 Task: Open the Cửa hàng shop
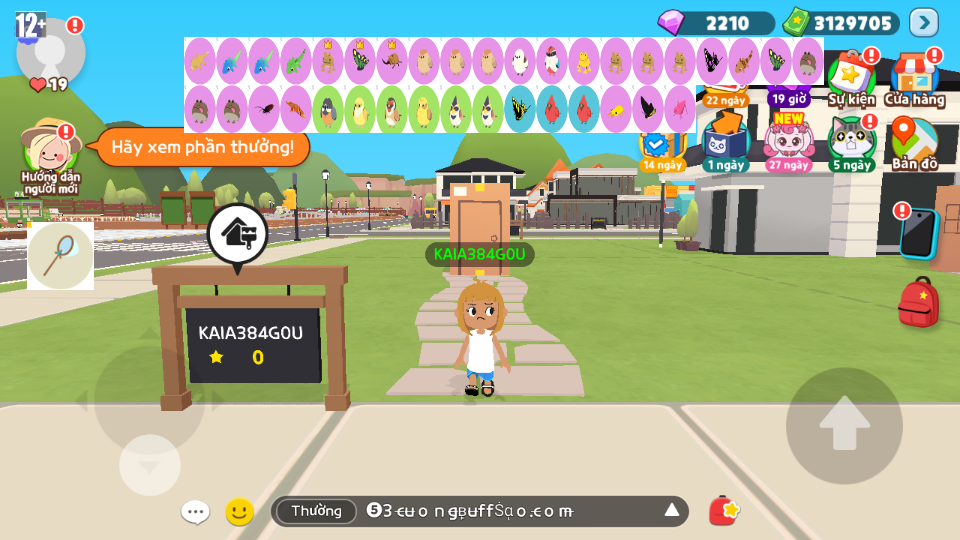tap(914, 78)
